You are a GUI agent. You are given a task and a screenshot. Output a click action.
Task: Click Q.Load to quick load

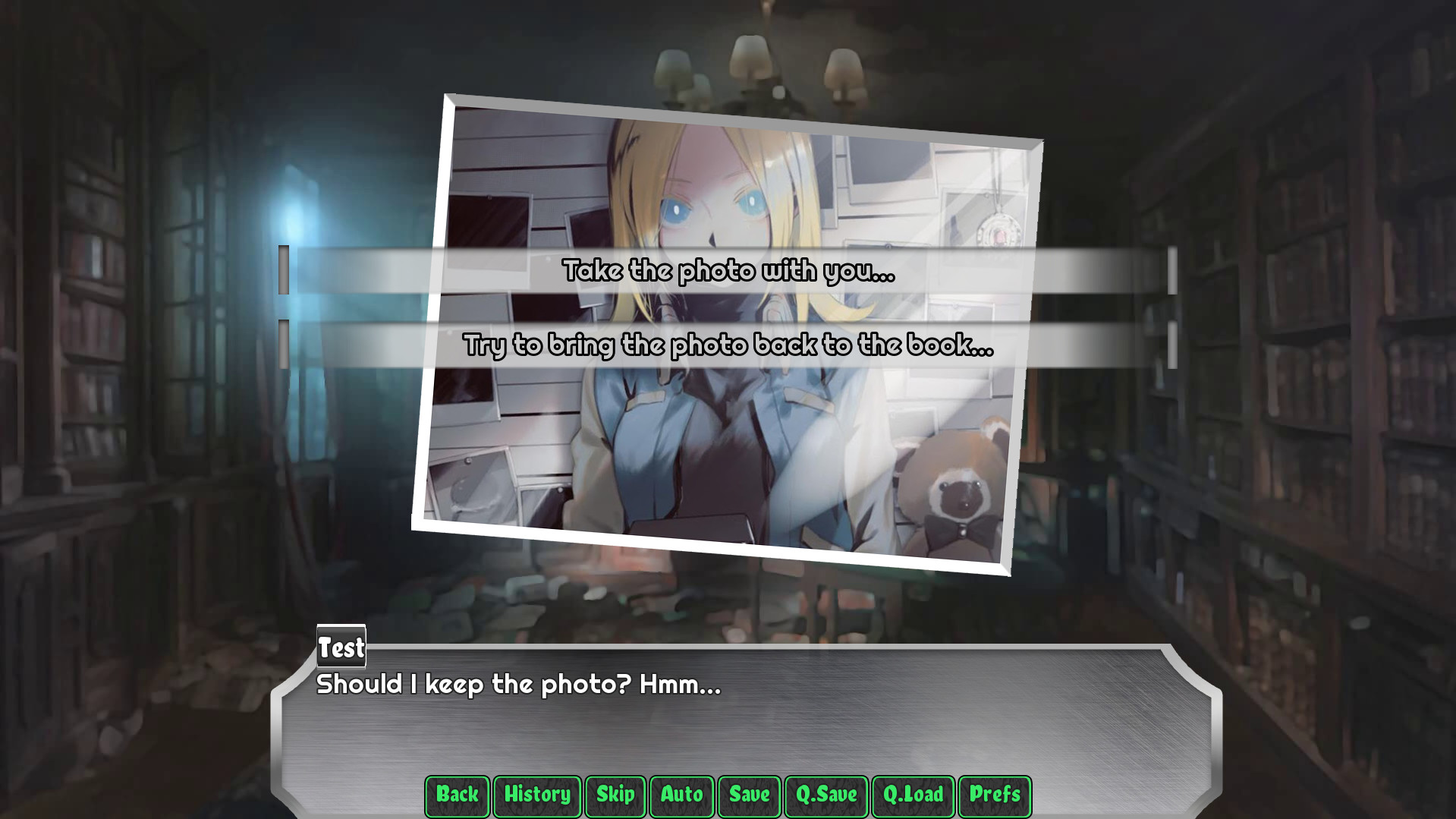(x=913, y=795)
